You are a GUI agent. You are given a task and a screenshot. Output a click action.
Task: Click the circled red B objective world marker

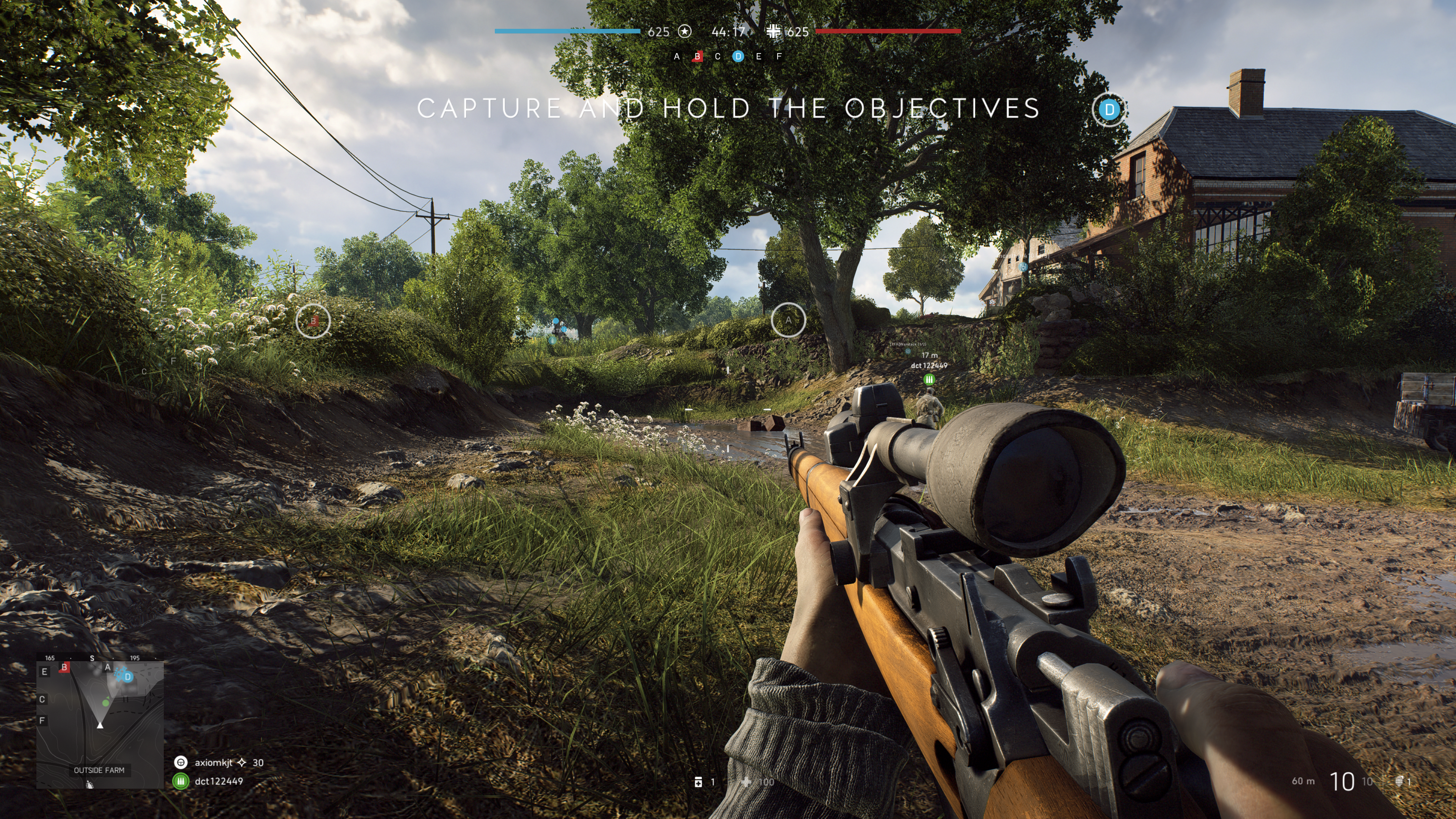(313, 321)
